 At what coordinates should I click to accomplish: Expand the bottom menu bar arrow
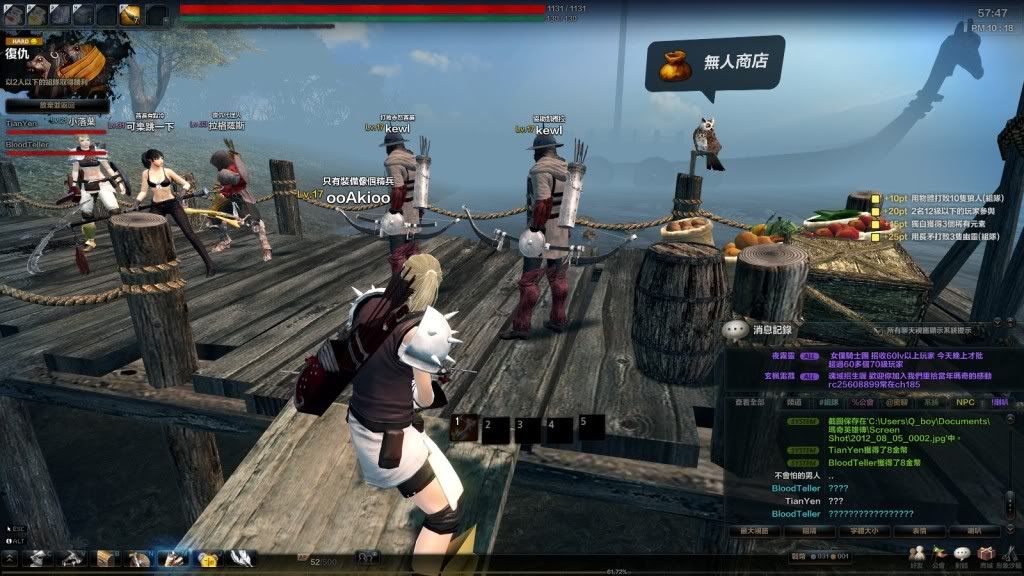click(x=9, y=557)
